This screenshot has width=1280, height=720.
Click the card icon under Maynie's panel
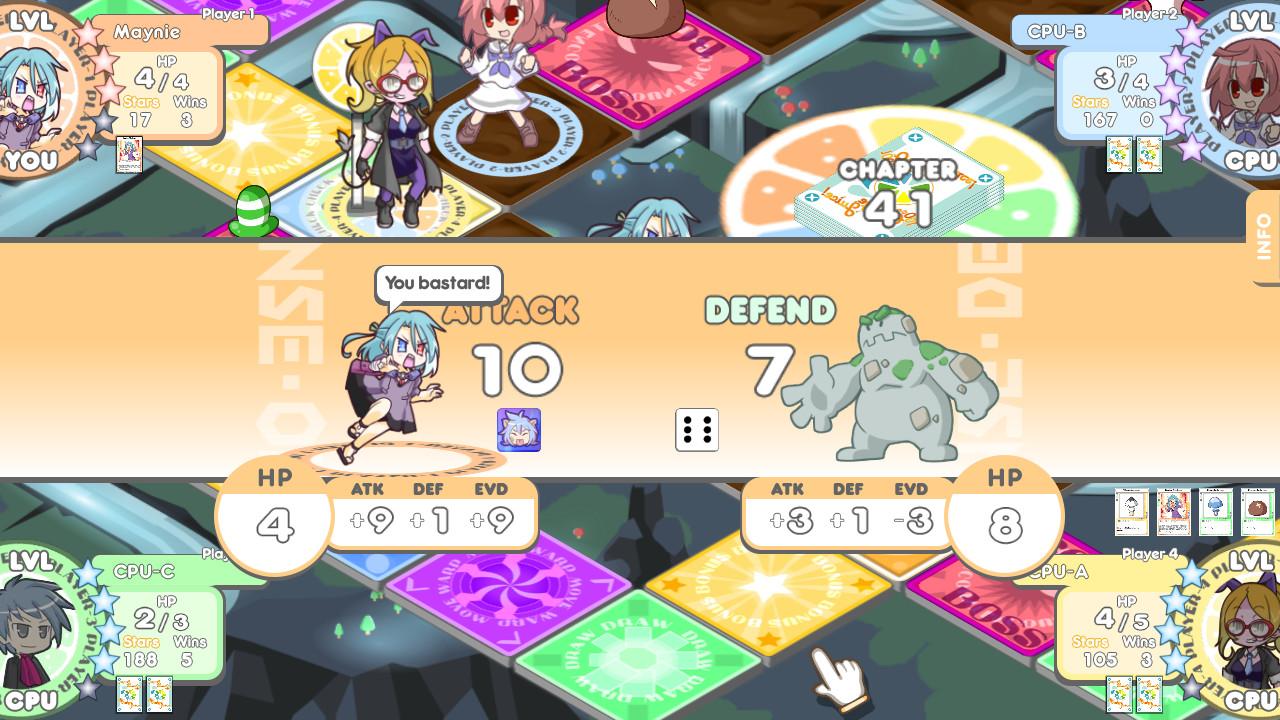[x=128, y=156]
